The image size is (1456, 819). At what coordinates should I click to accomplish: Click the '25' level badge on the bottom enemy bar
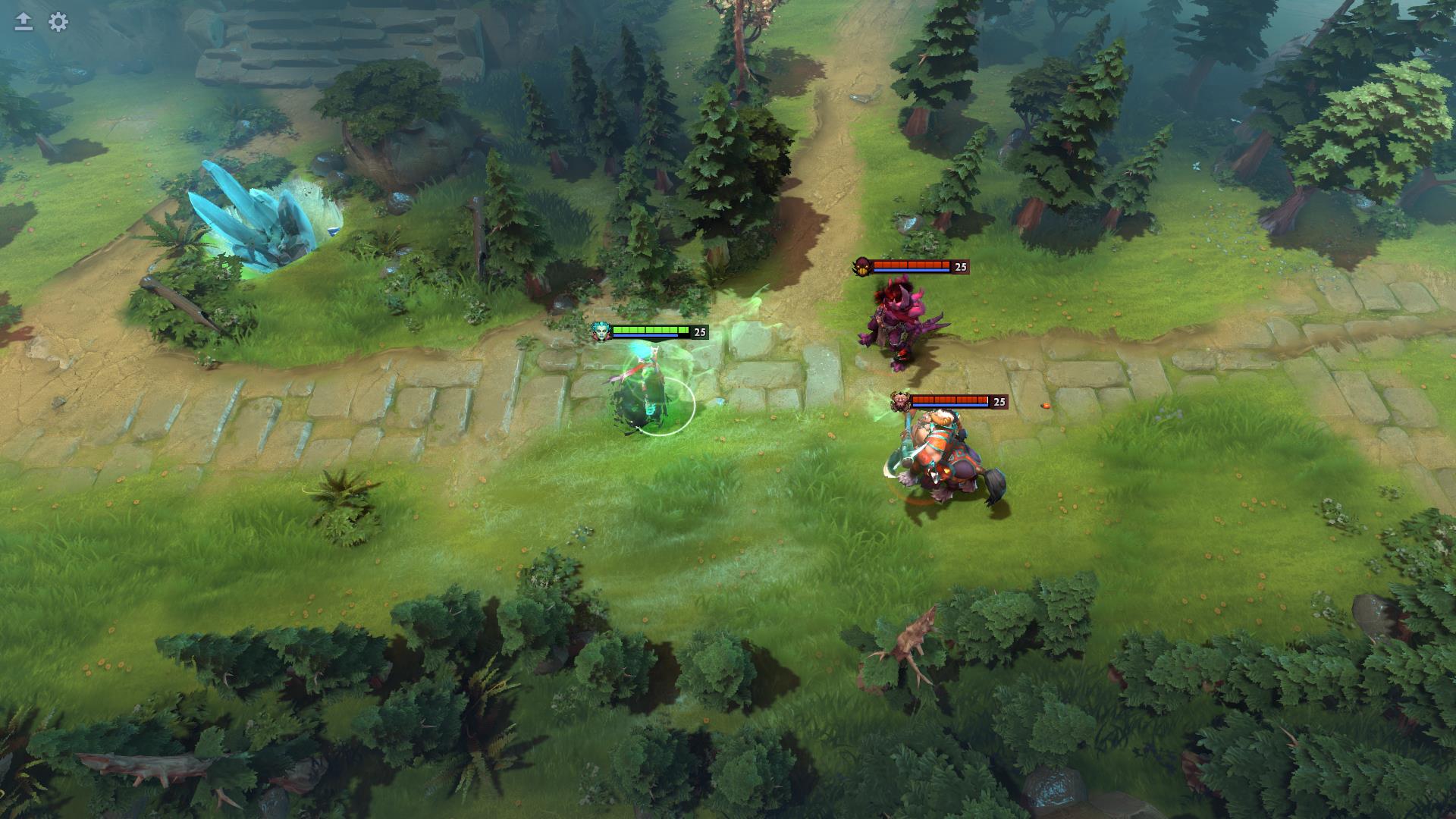coord(999,402)
